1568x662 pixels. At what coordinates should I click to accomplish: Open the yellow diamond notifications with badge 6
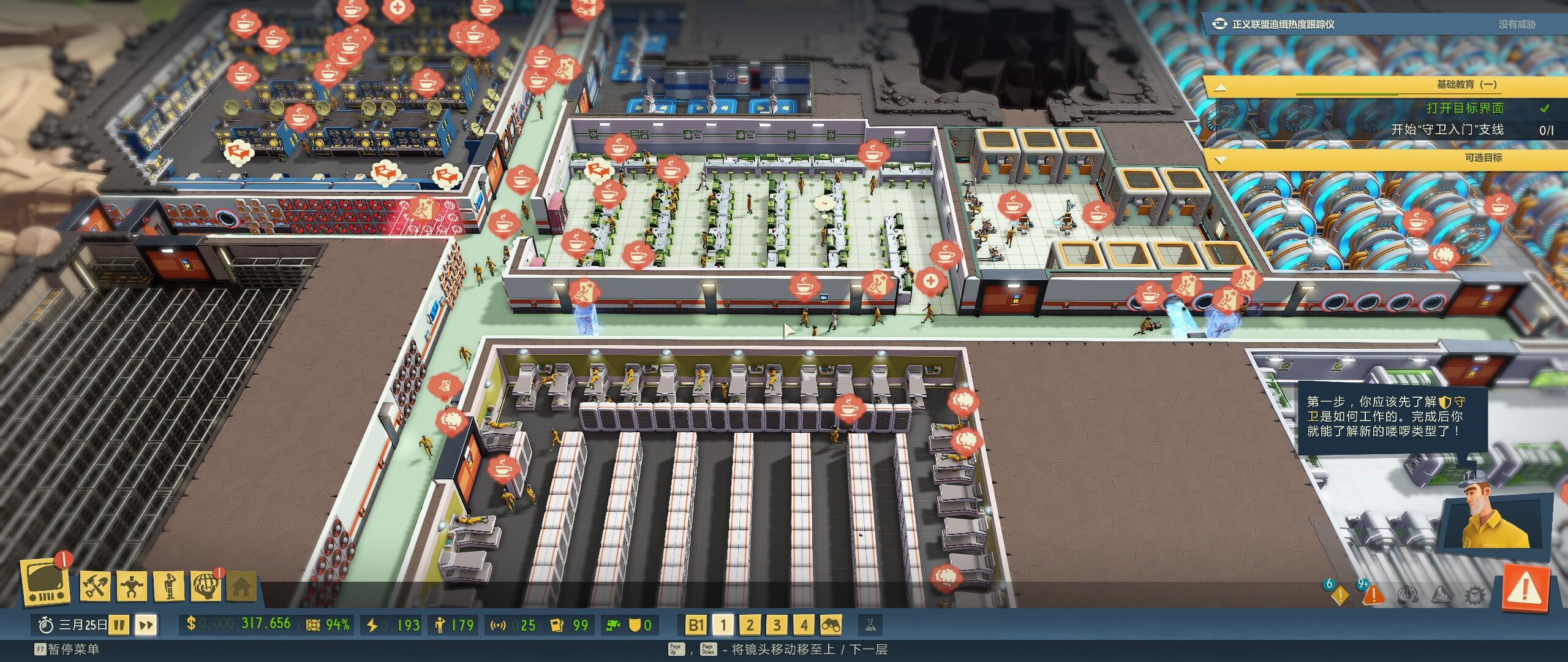click(x=1340, y=593)
